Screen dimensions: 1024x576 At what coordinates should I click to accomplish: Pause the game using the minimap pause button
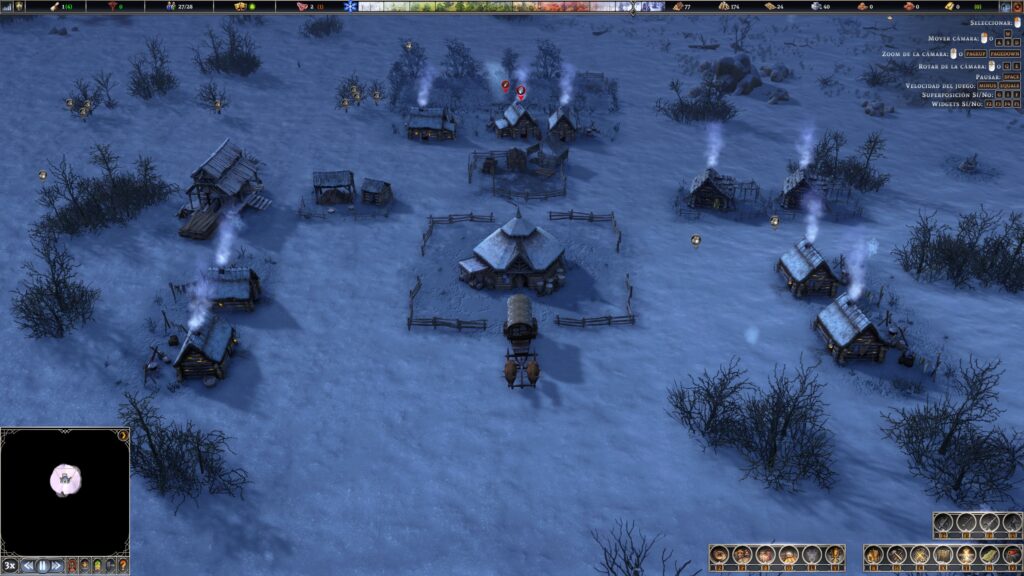(43, 565)
